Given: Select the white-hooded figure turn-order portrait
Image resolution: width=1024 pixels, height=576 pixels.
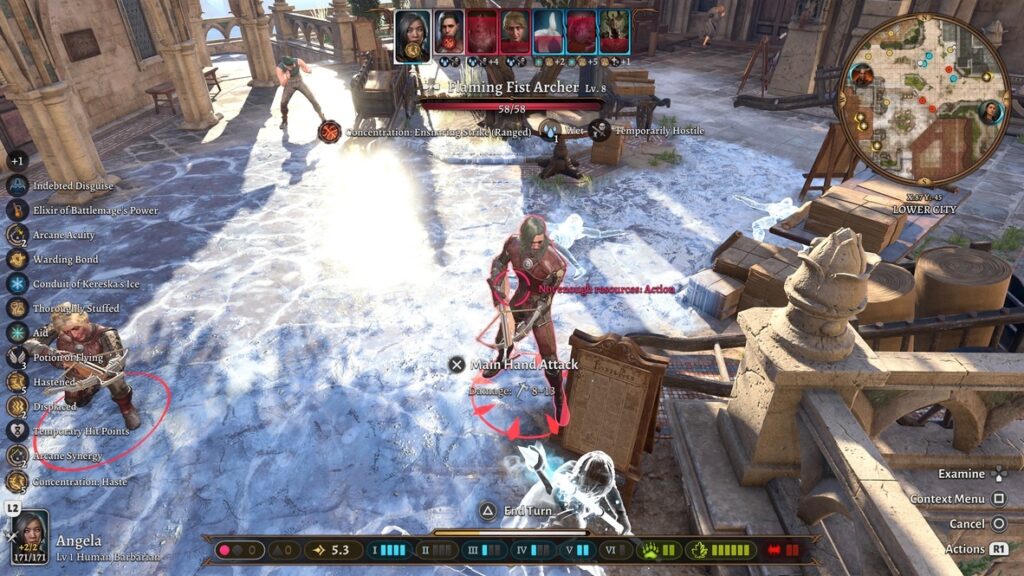Looking at the screenshot, I should [547, 31].
